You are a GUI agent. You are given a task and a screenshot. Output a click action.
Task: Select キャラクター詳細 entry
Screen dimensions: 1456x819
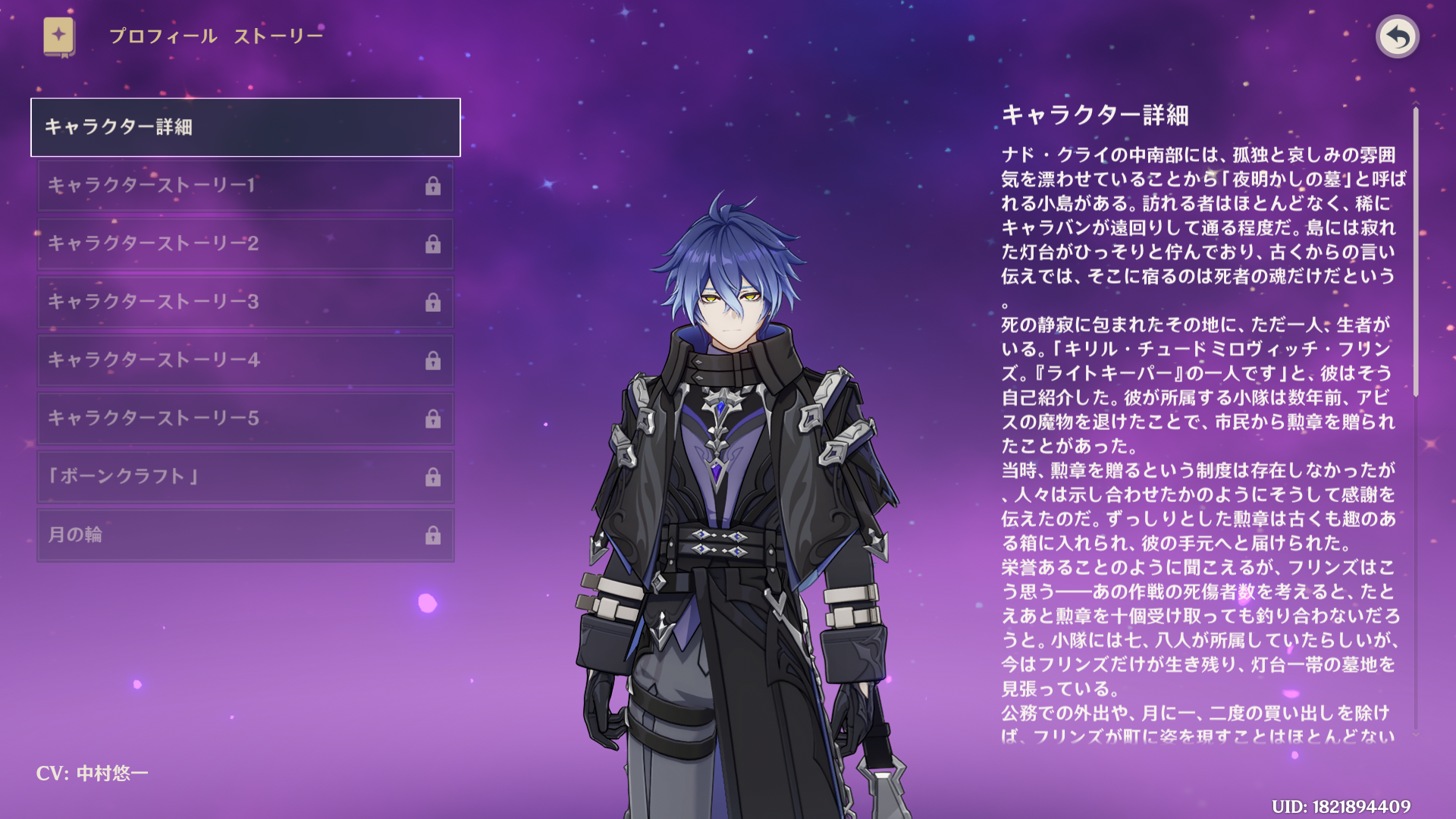(245, 127)
